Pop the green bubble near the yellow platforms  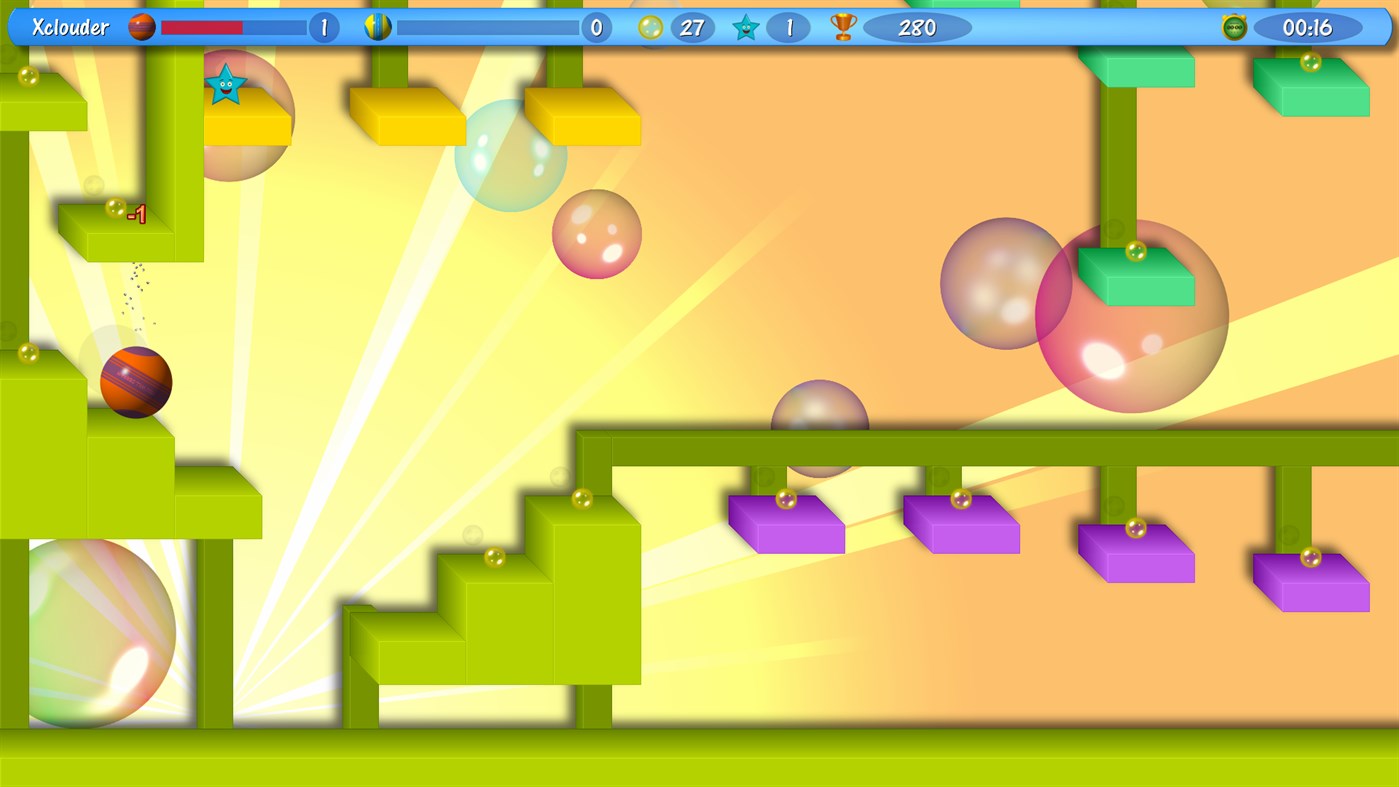point(511,157)
